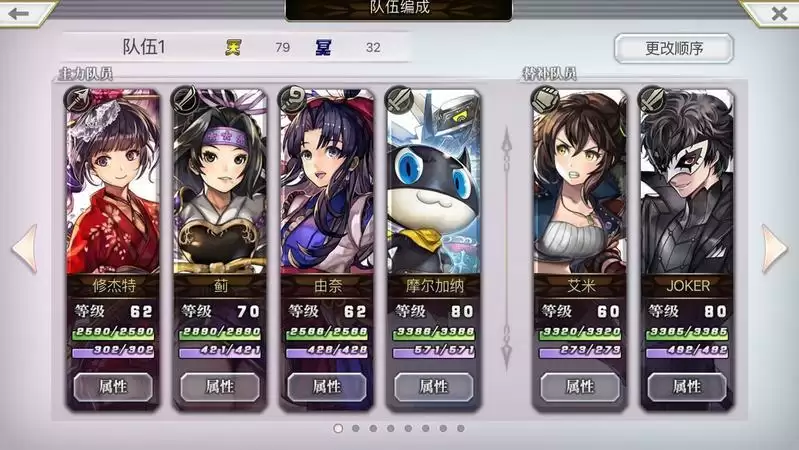Go back with the top-left arrow
Viewport: 799px width, 450px height.
[20, 14]
